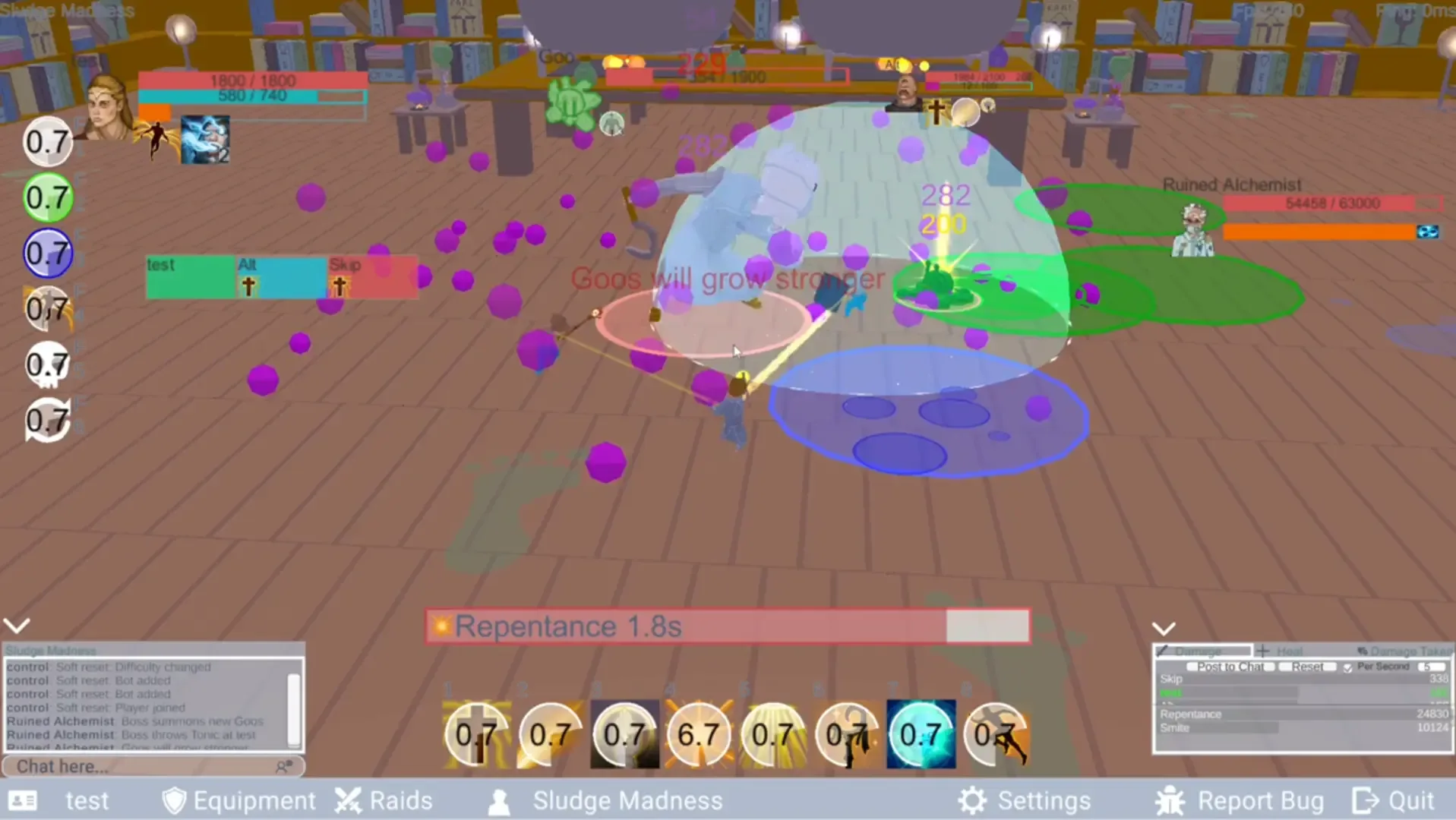Click the Report Bug wrench icon
1456x820 pixels.
(1169, 799)
